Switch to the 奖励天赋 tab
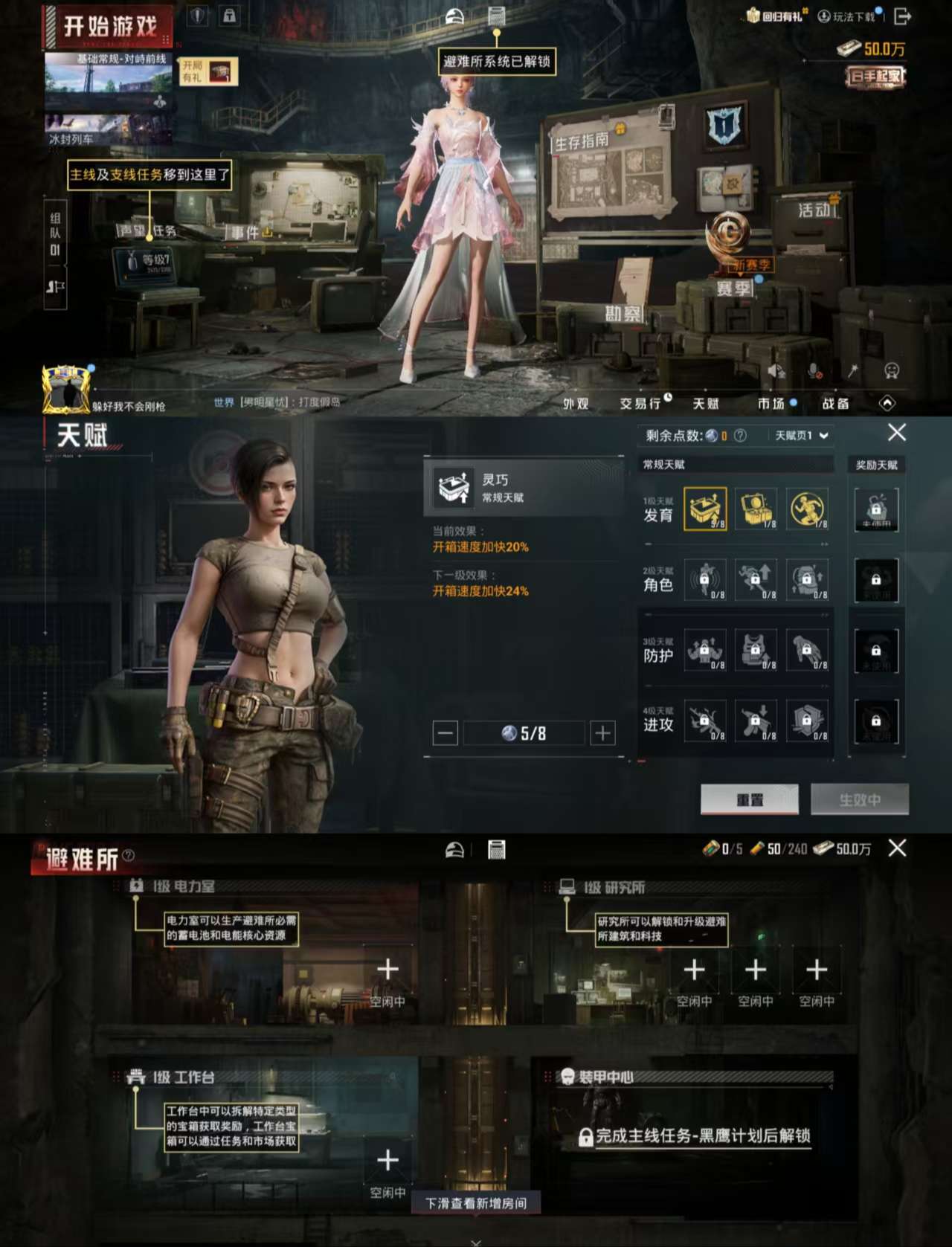Image resolution: width=952 pixels, height=1247 pixels. click(878, 466)
